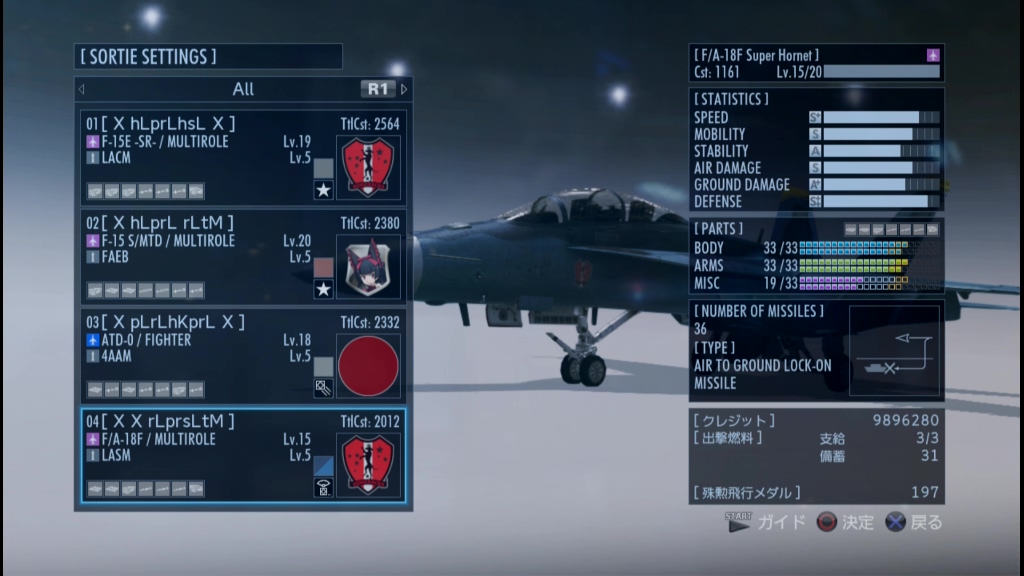Select the air-to-ground missile diagram
This screenshot has width=1024, height=576.
[x=894, y=351]
